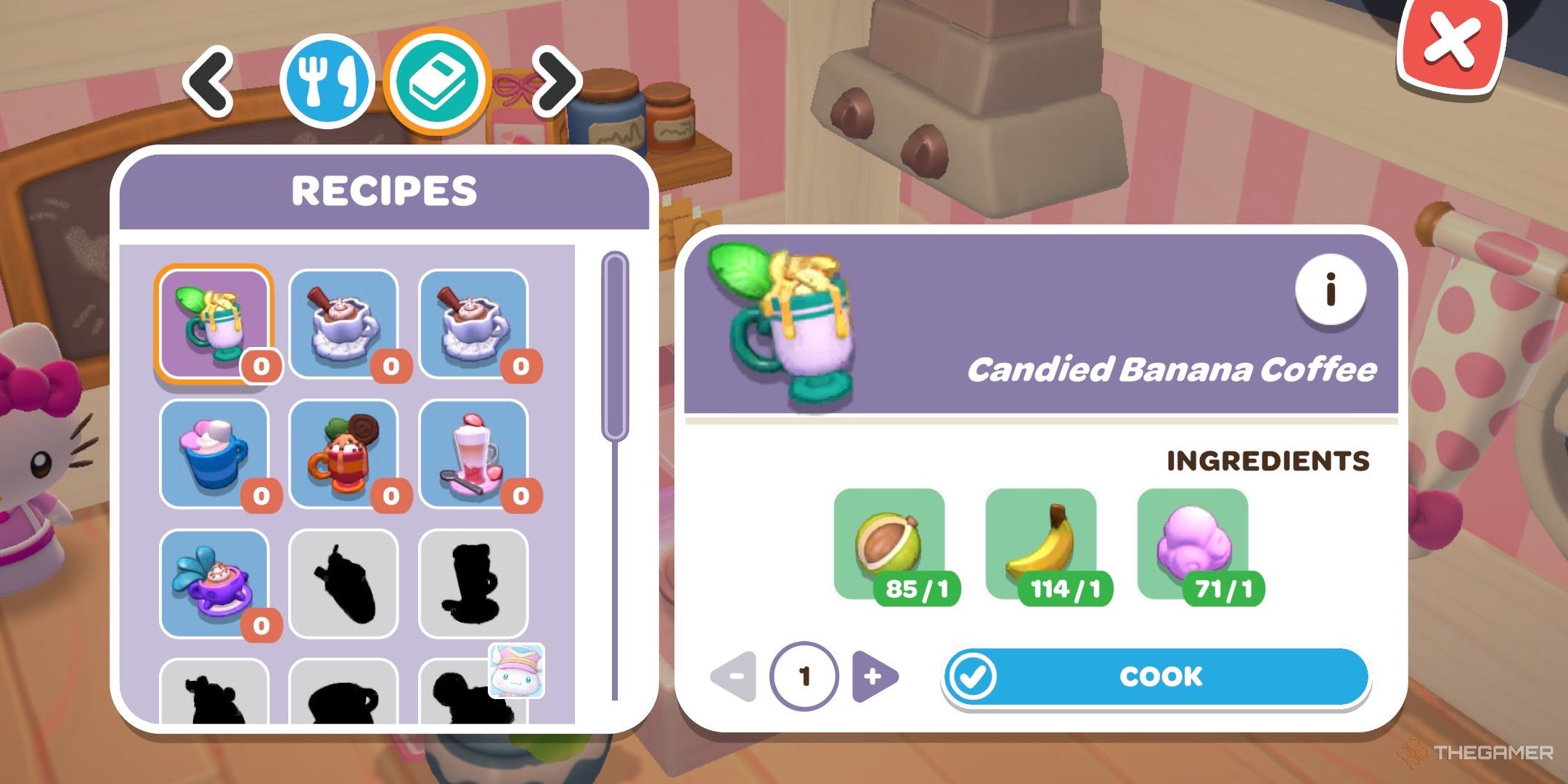1568x784 pixels.
Task: Go to the next category with the right arrow
Action: (553, 82)
